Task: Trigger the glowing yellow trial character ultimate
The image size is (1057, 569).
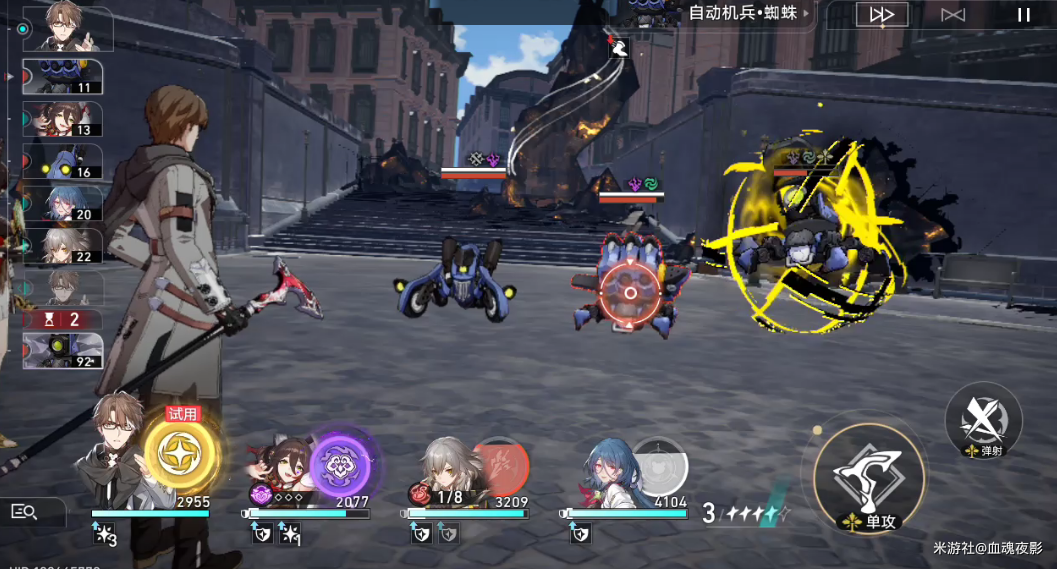Action: point(181,454)
